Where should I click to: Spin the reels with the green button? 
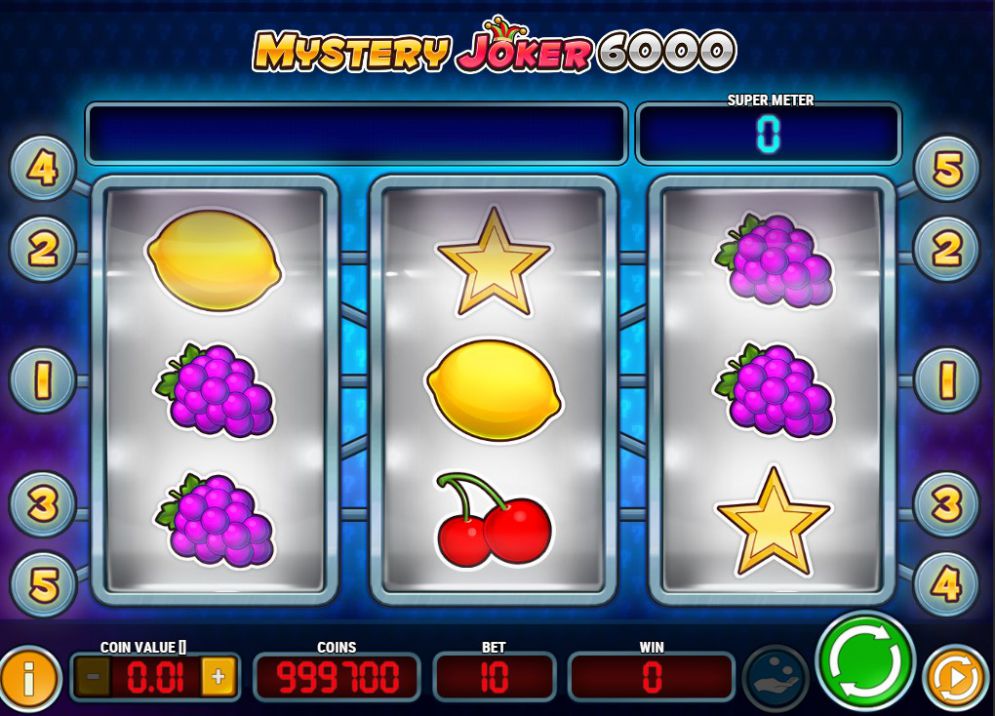pos(865,661)
